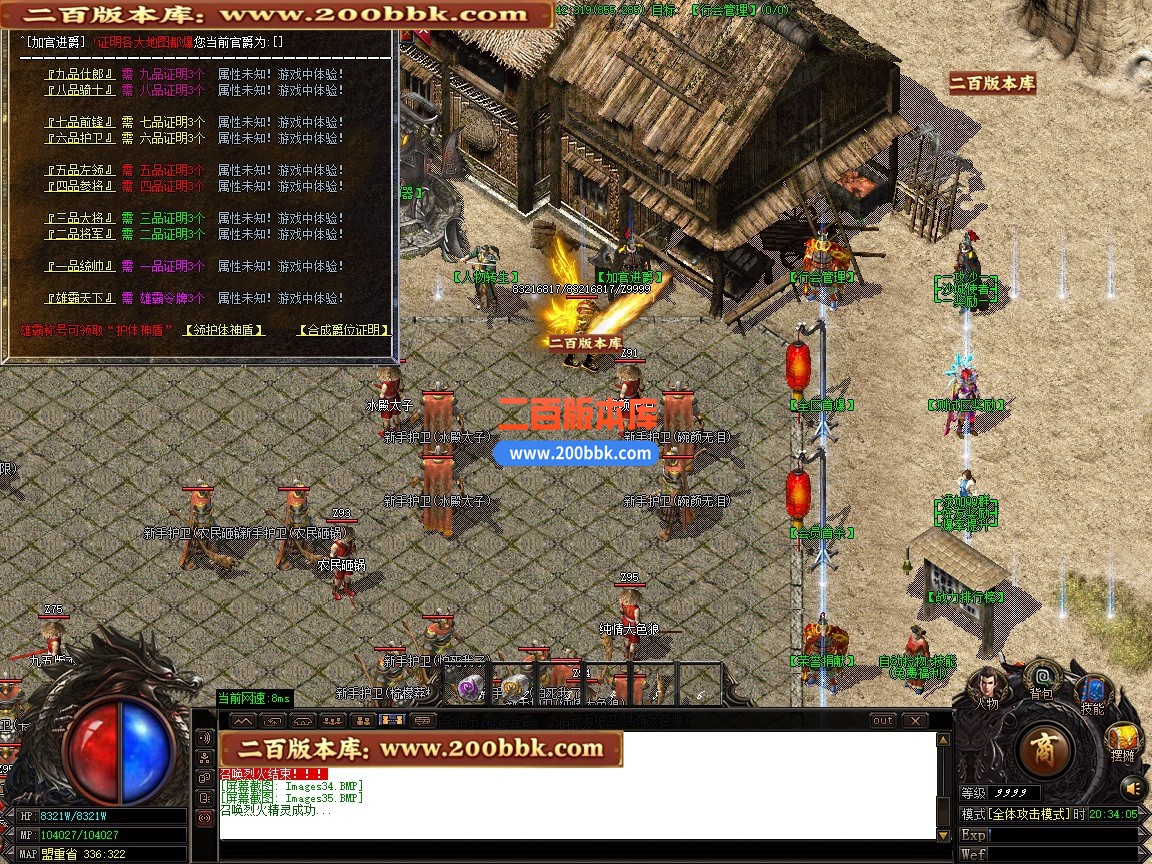
Task: Close the chat panel with X
Action: pos(914,720)
